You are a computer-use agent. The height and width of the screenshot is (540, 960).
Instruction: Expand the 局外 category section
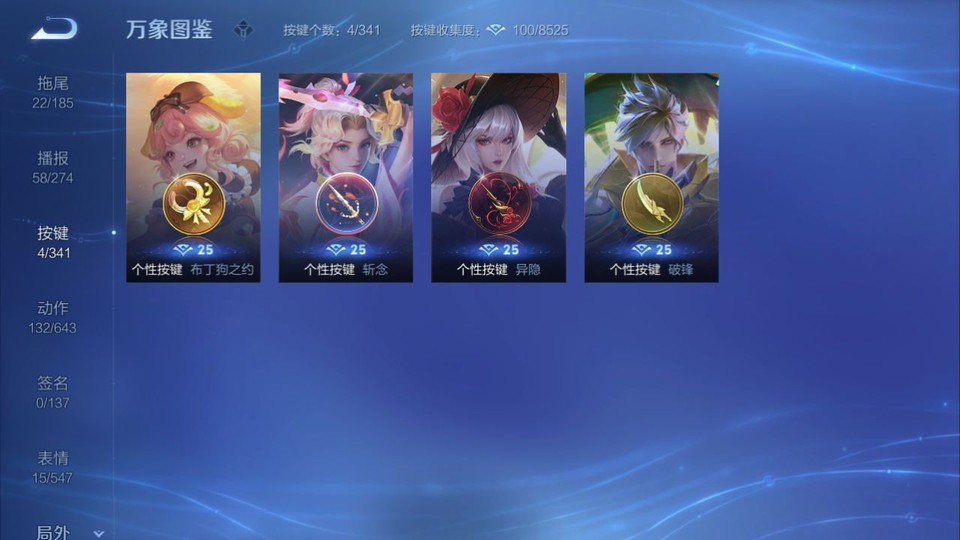point(66,532)
